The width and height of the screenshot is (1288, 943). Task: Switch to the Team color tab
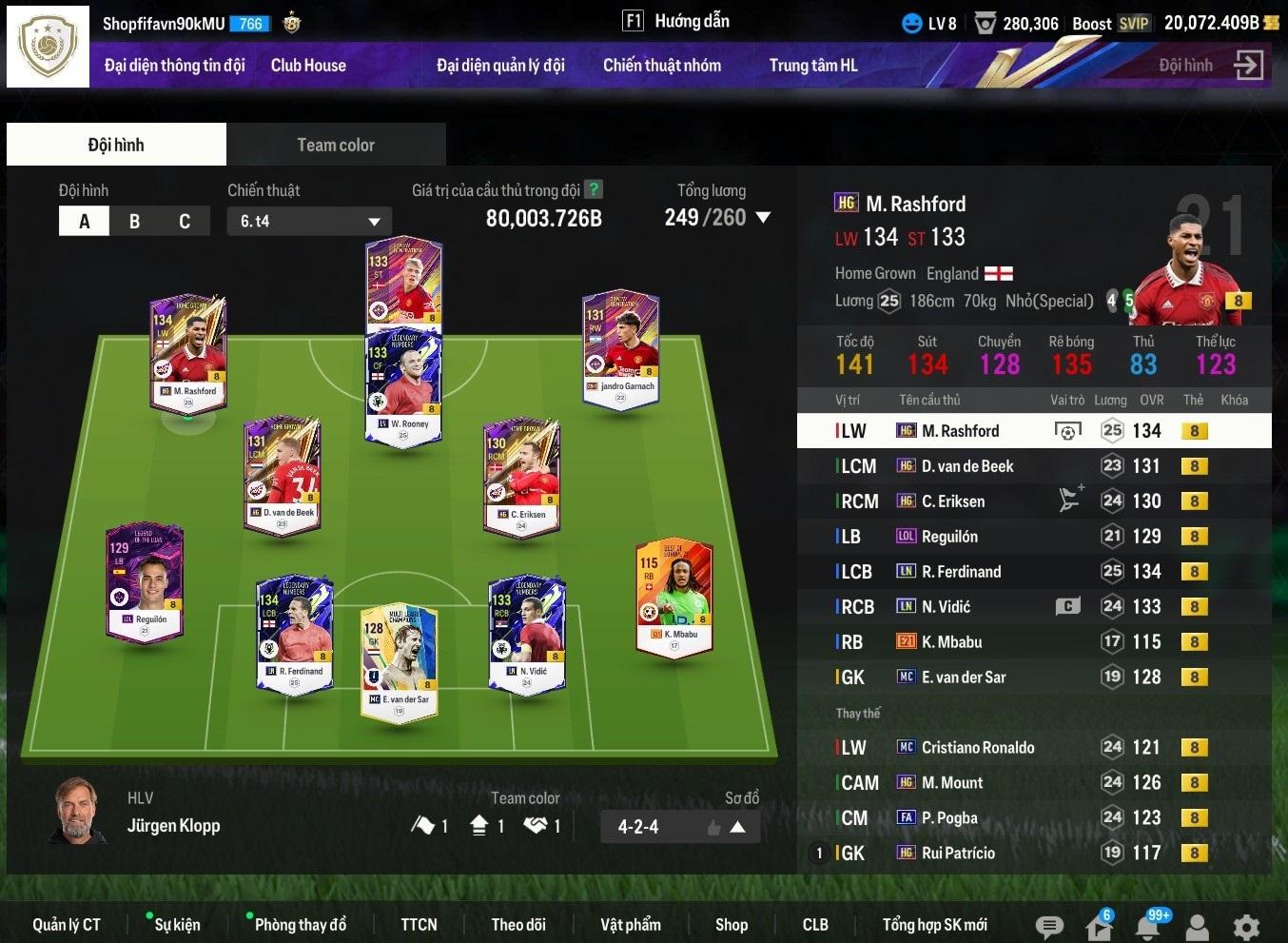335,145
